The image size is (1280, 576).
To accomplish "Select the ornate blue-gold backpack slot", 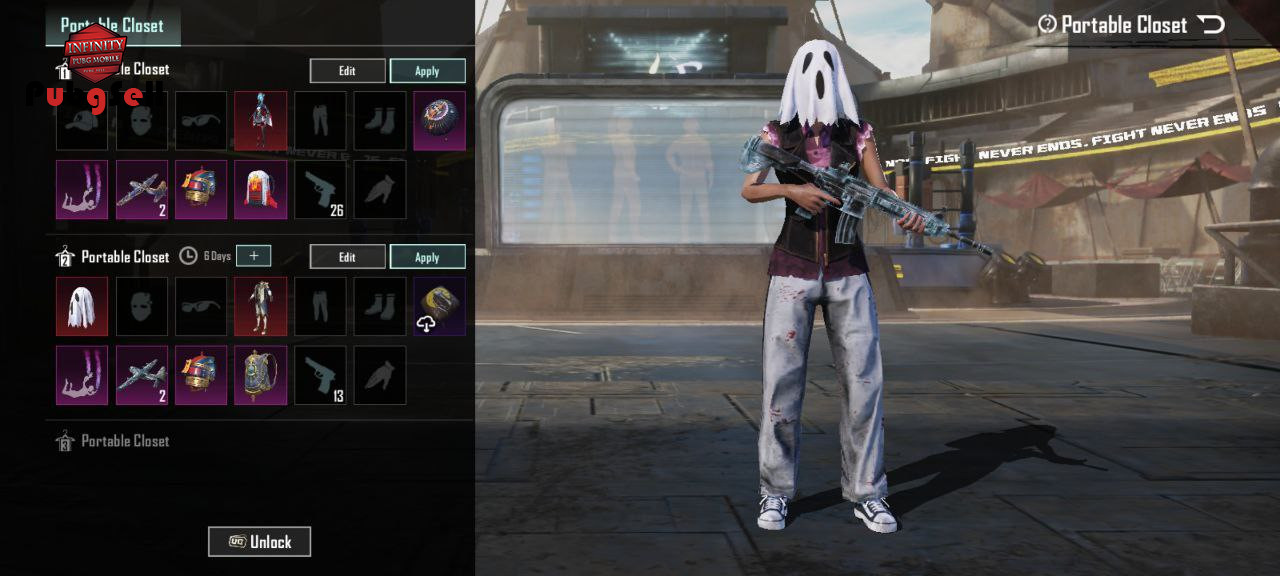I will pos(261,375).
